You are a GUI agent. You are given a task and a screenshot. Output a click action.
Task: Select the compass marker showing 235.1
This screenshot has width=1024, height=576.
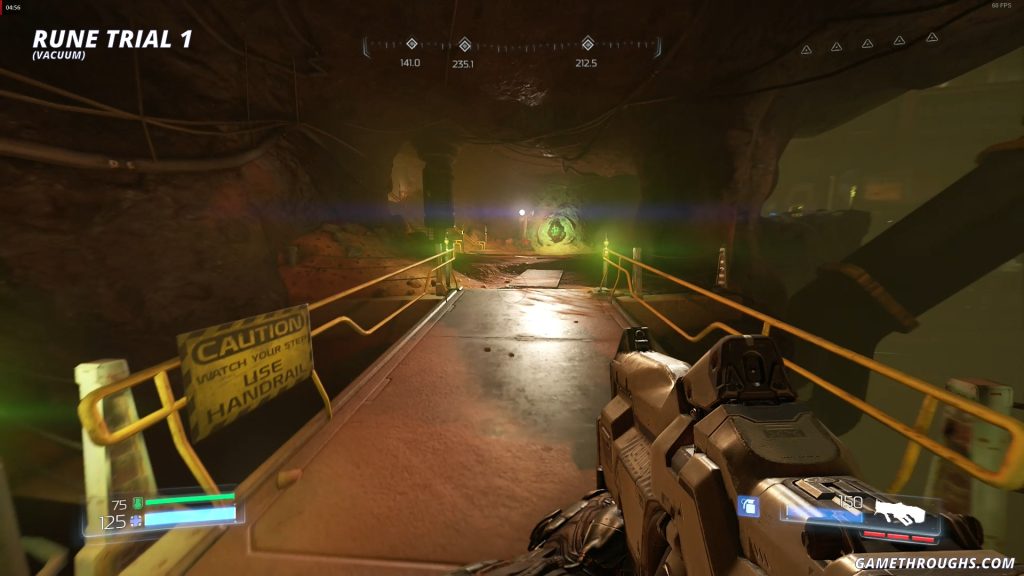click(x=464, y=44)
